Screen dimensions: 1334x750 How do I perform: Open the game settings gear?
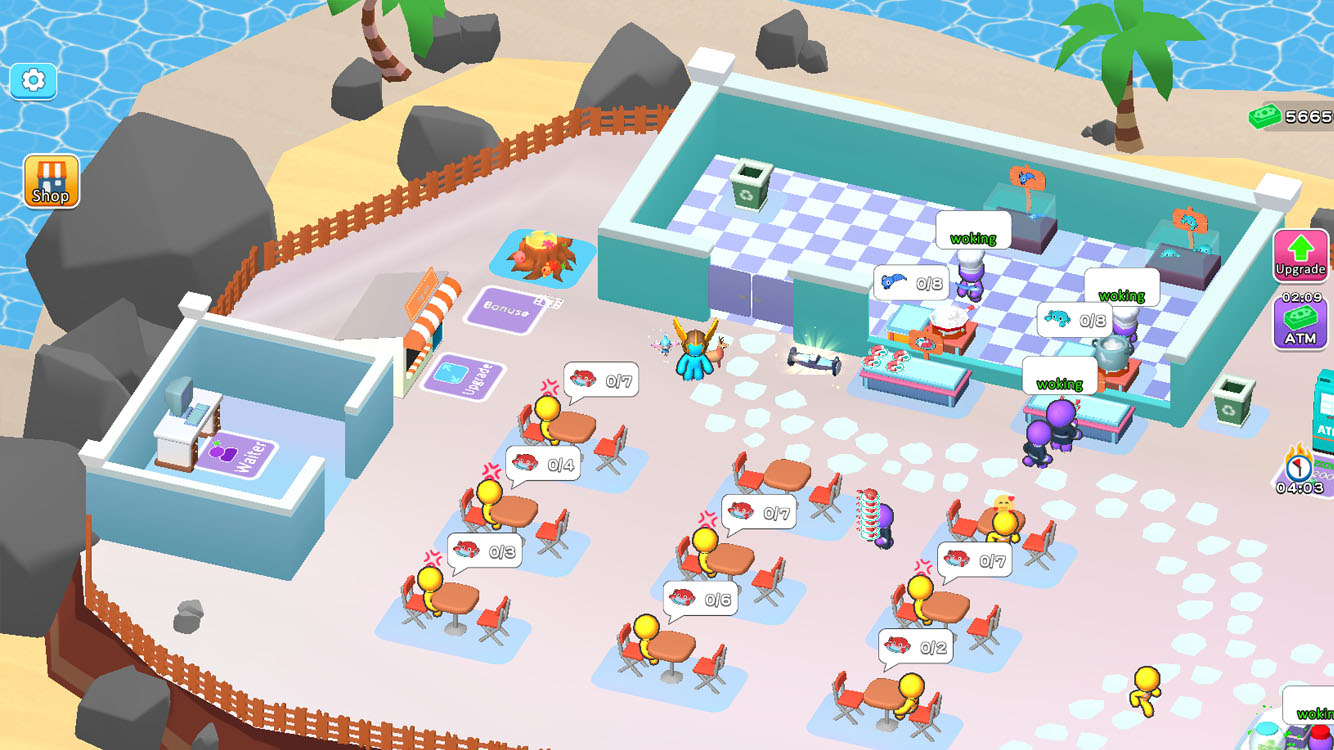(x=33, y=81)
